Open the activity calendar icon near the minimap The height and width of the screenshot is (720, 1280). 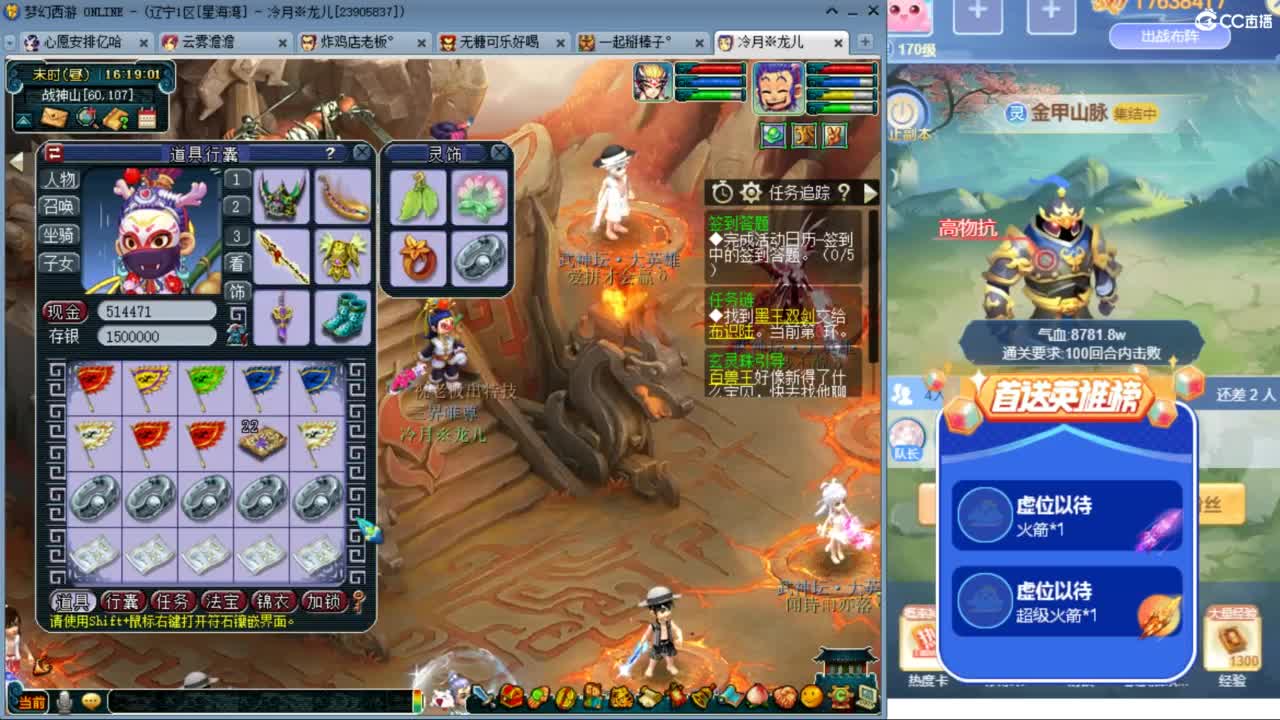[148, 117]
